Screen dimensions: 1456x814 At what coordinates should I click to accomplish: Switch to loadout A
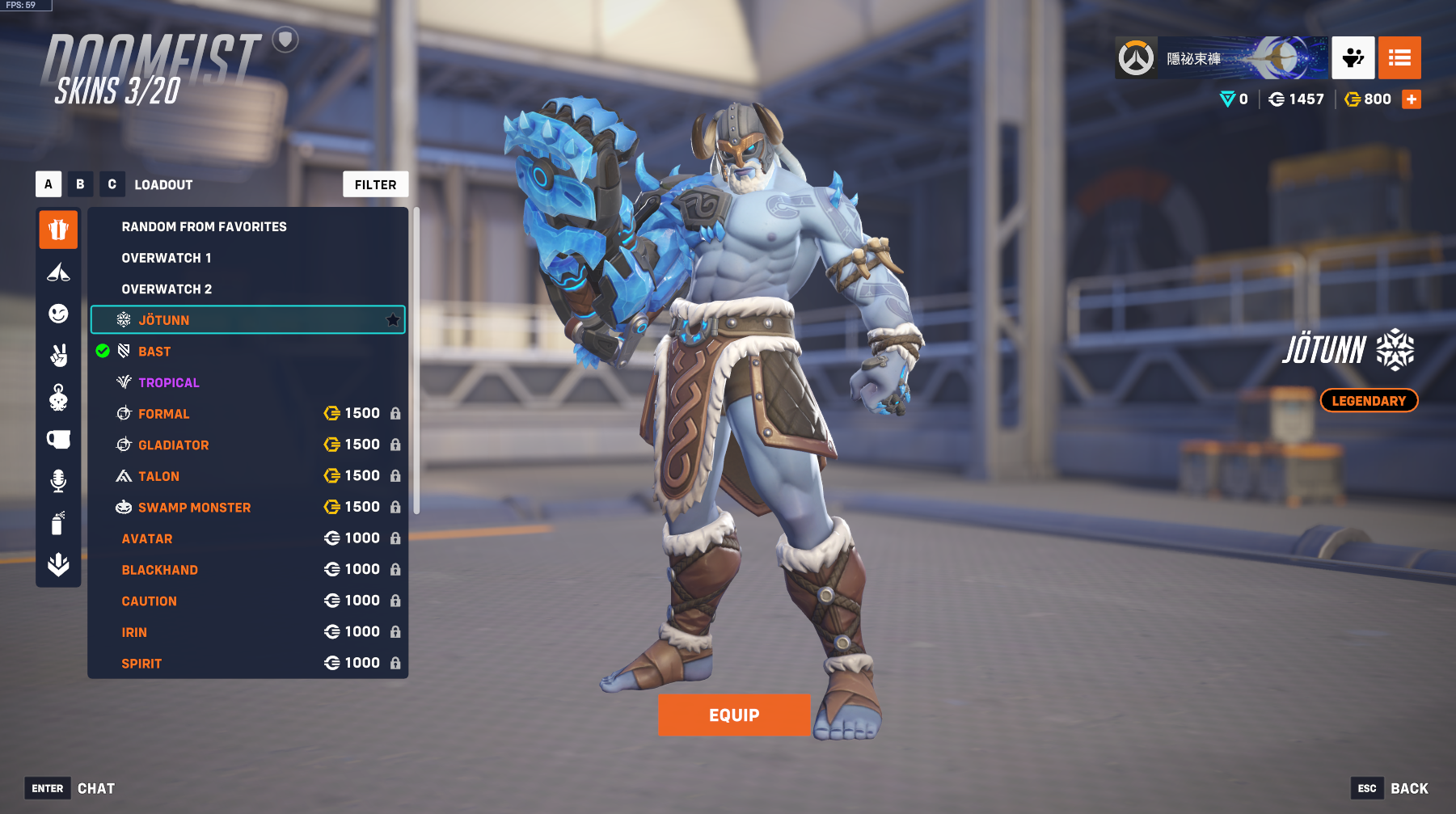coord(49,184)
